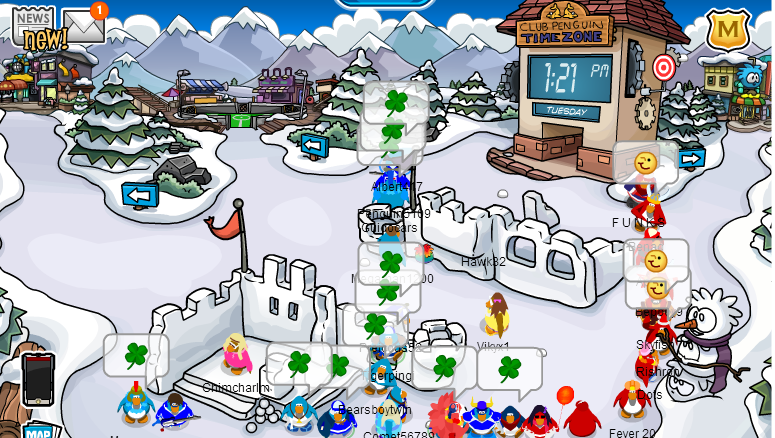Click the blue tab at top center
The image size is (775, 438).
coord(385,3)
